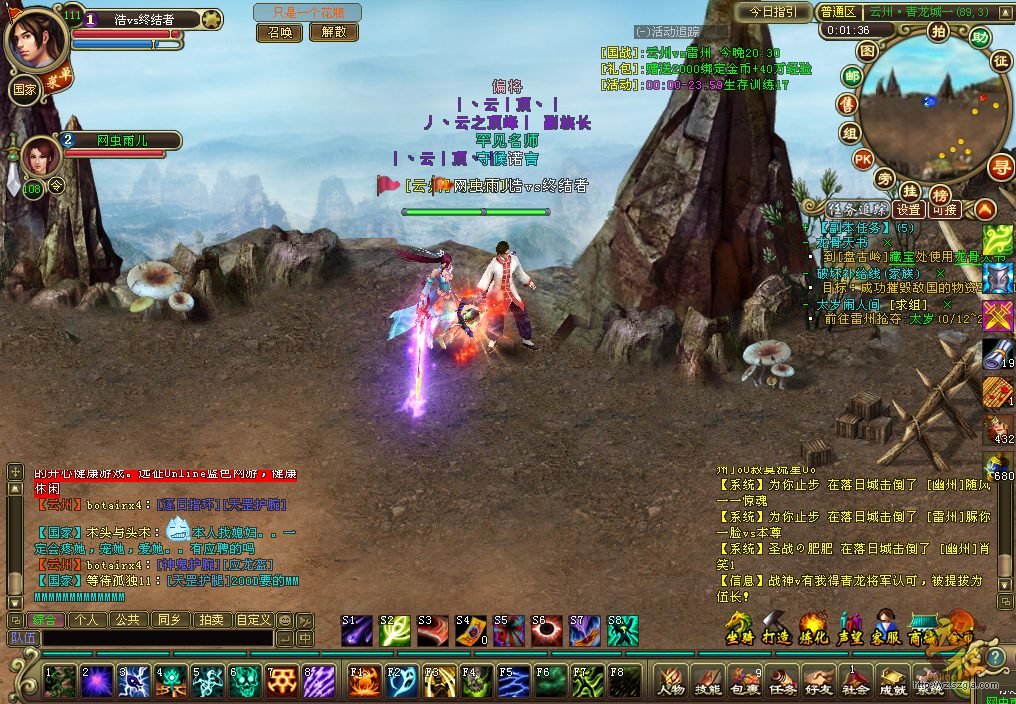Activate the green skull skill in slot 6
The width and height of the screenshot is (1016, 704).
245,682
